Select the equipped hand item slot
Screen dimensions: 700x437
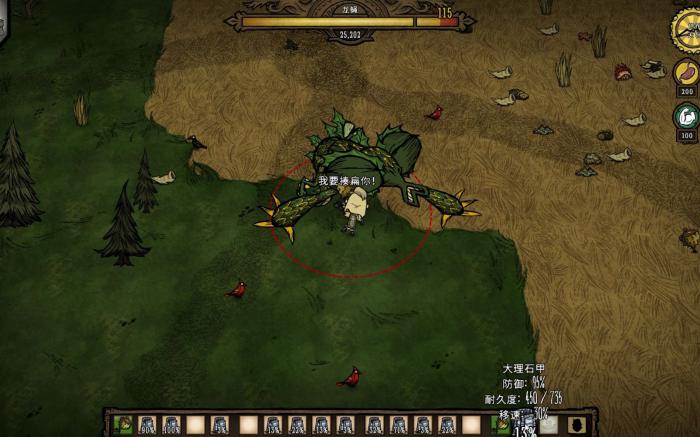coord(502,424)
